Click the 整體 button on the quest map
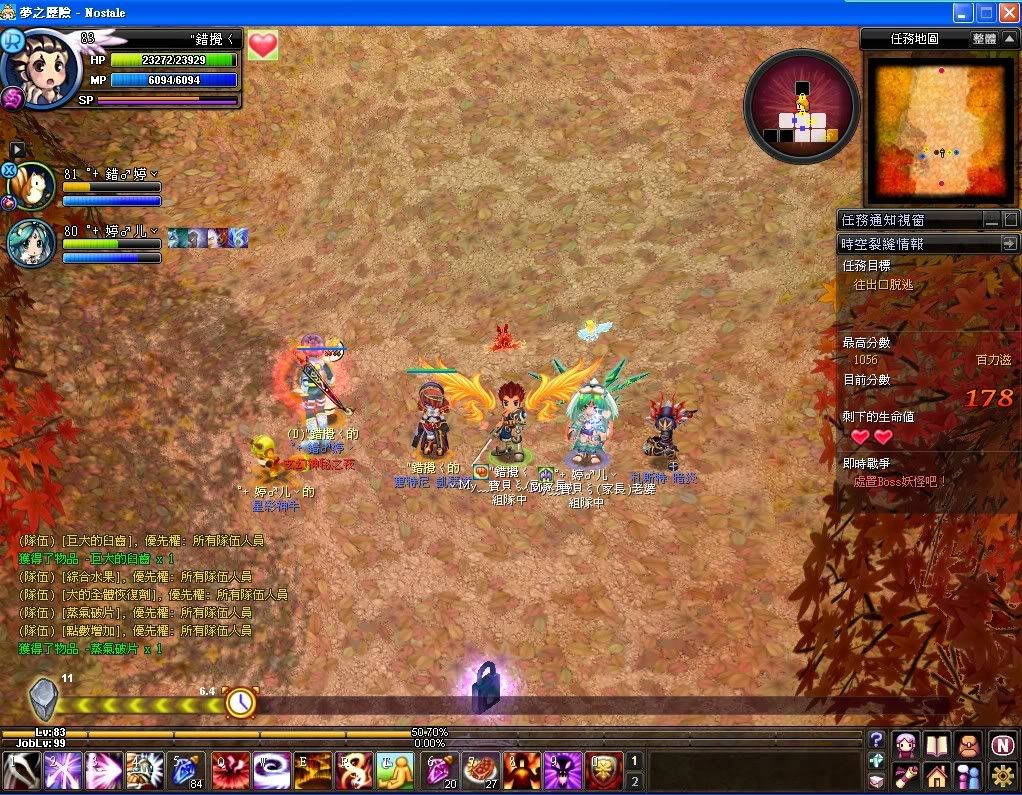 [984, 39]
